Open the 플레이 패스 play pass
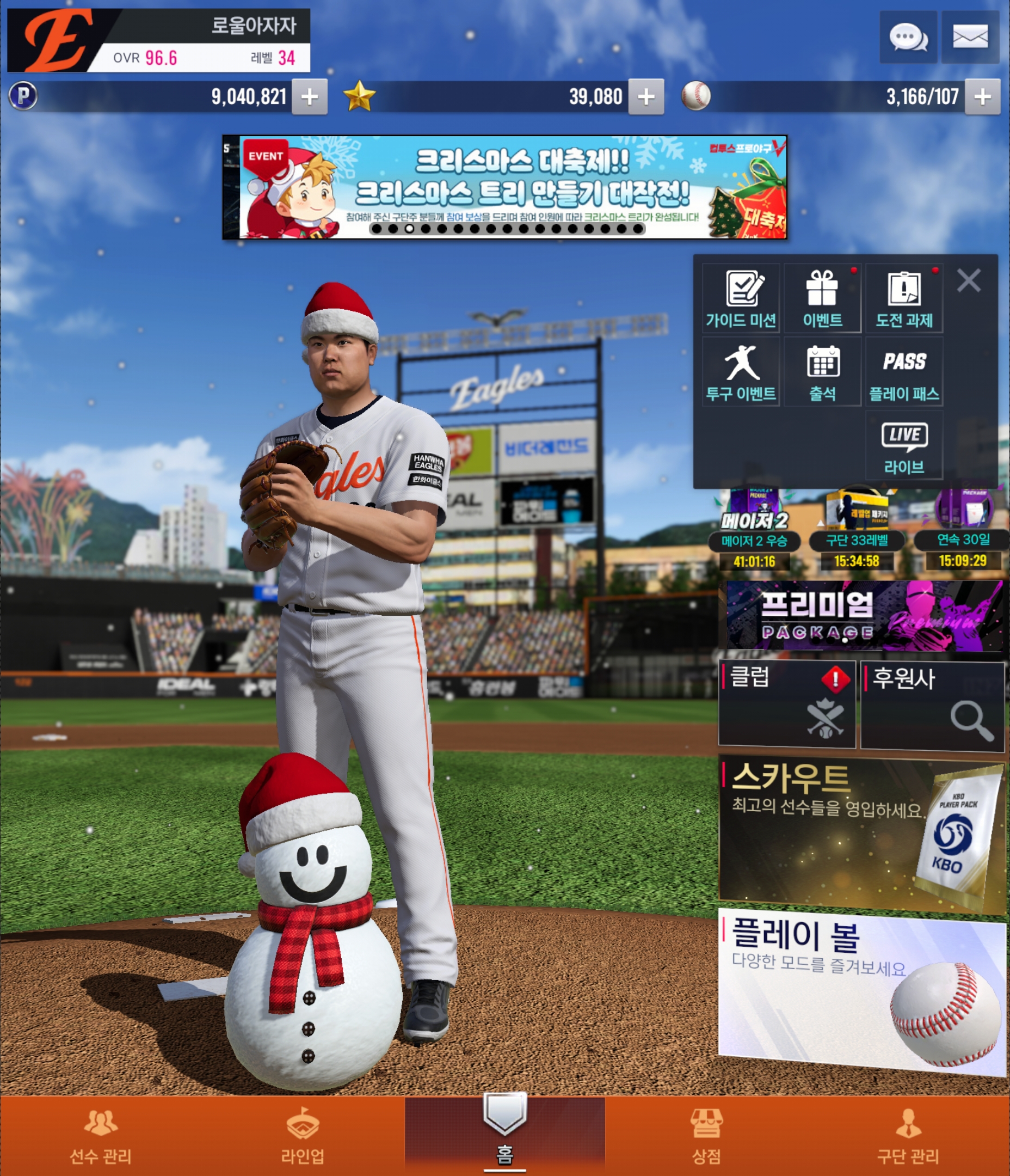 pyautogui.click(x=904, y=372)
